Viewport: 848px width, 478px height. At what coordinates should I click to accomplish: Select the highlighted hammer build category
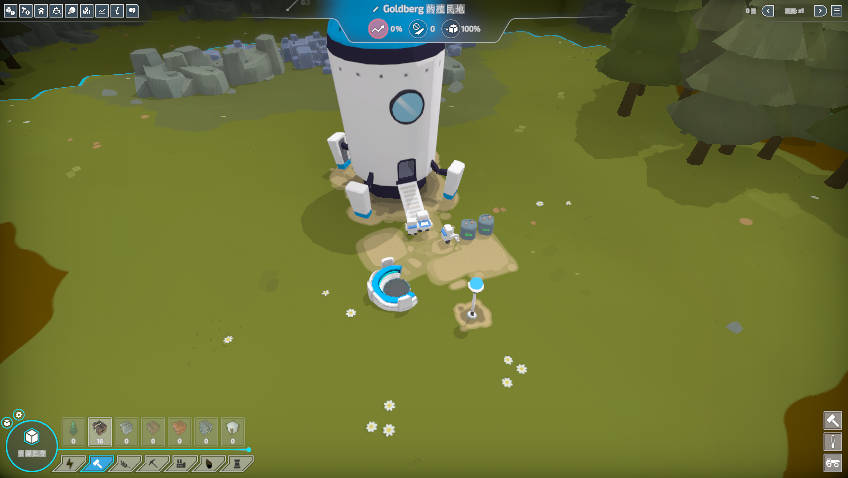coord(98,463)
